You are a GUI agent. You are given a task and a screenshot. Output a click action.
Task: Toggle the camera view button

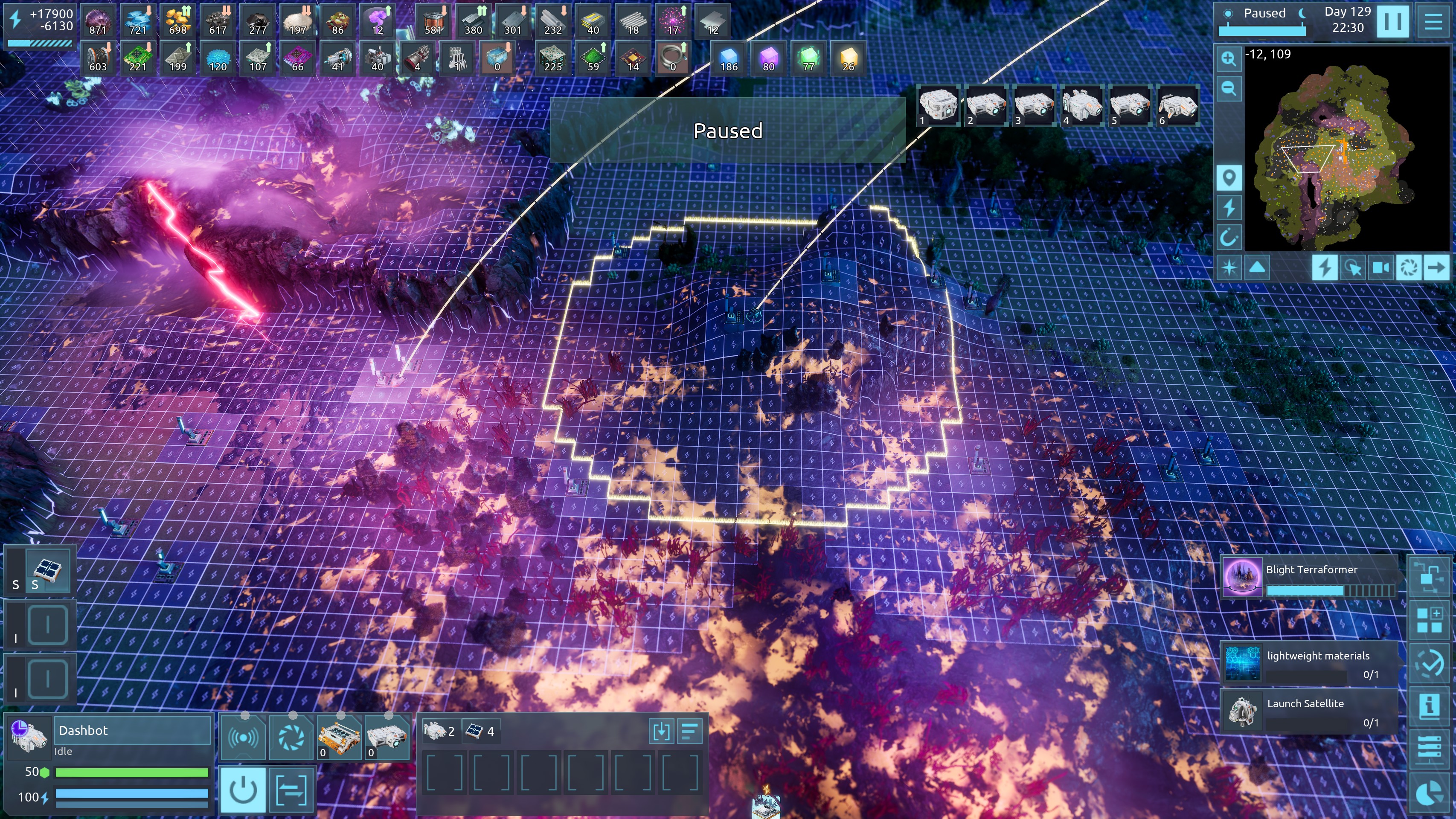[1380, 267]
